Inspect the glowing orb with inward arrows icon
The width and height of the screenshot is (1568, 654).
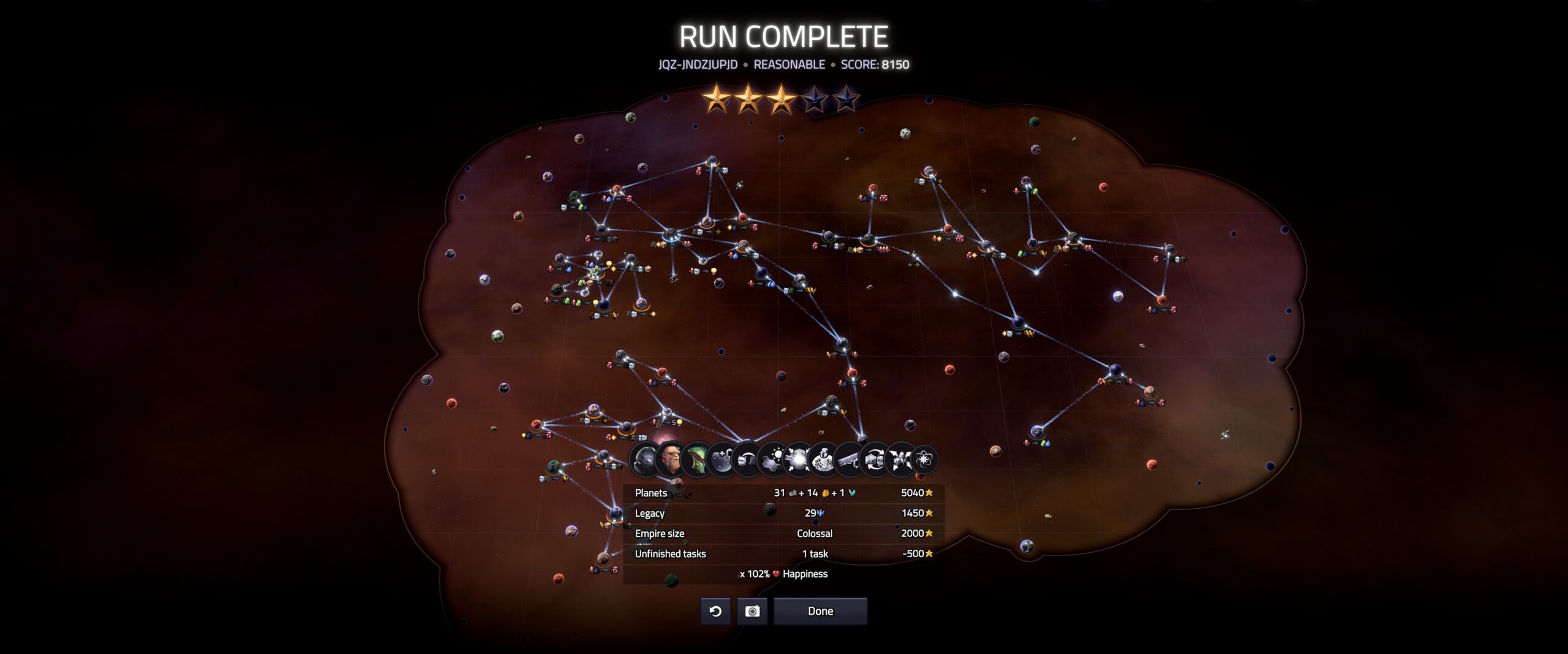click(x=799, y=459)
